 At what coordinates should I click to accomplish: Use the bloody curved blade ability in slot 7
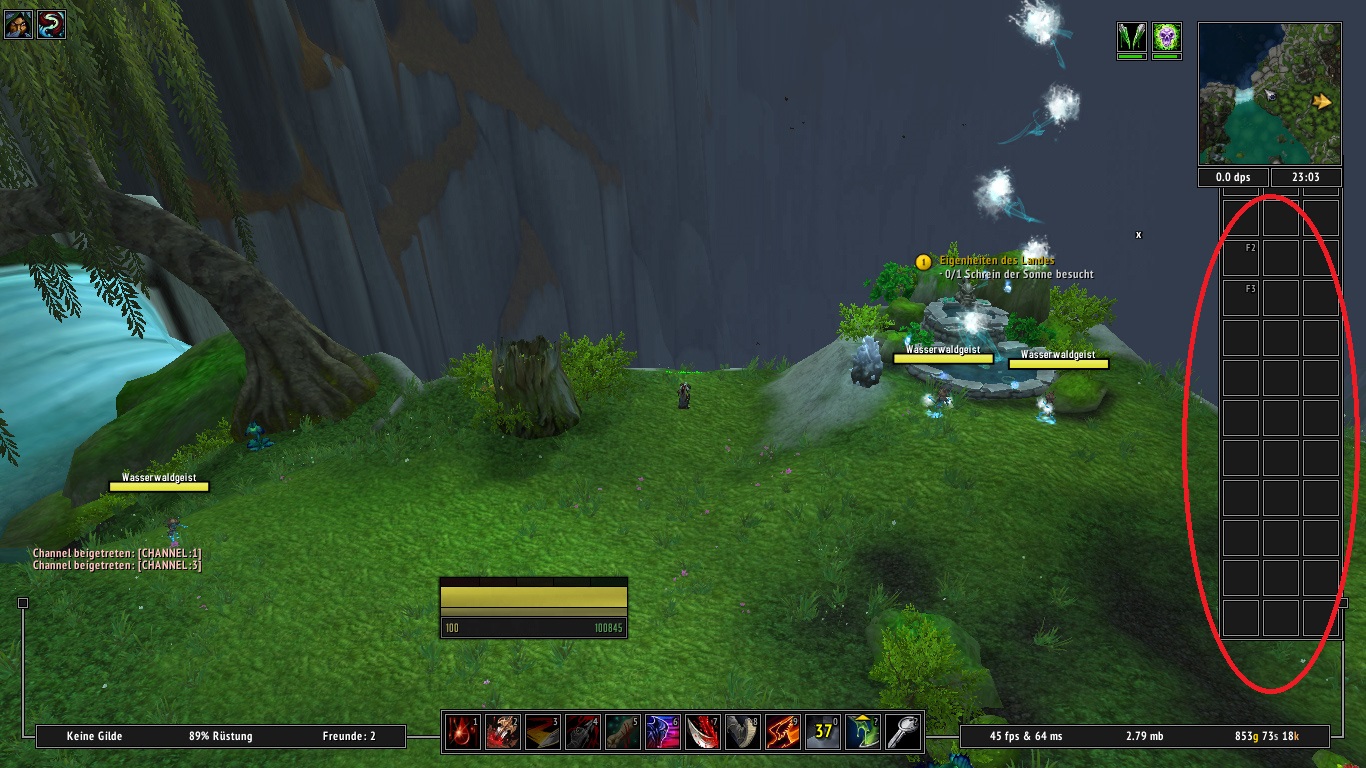pos(702,731)
